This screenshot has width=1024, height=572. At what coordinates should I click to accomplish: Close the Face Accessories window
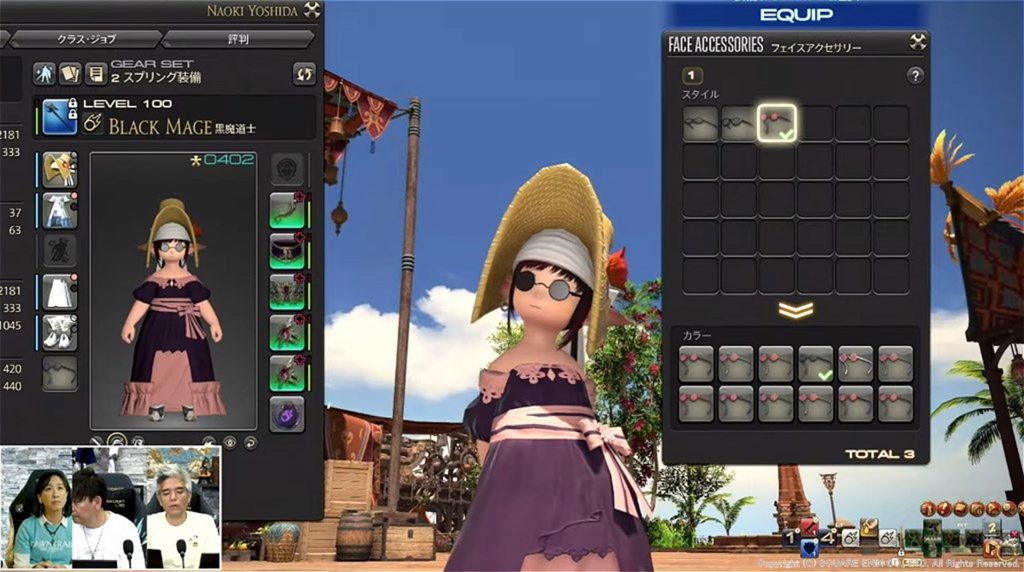[x=917, y=42]
